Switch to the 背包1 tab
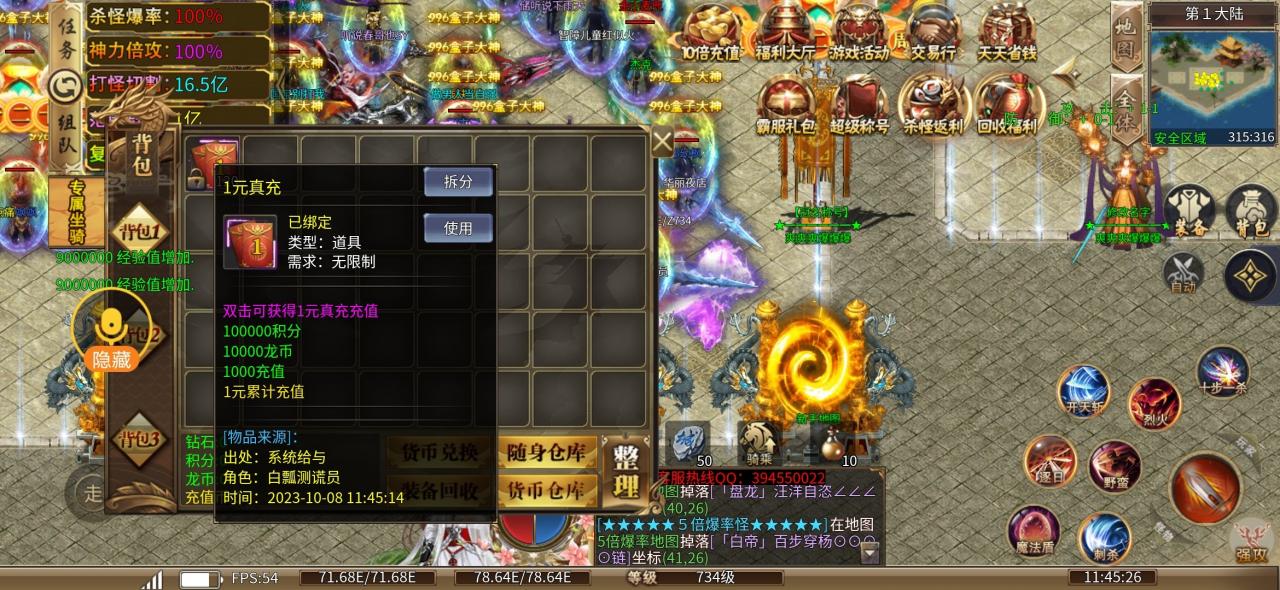 [x=140, y=230]
